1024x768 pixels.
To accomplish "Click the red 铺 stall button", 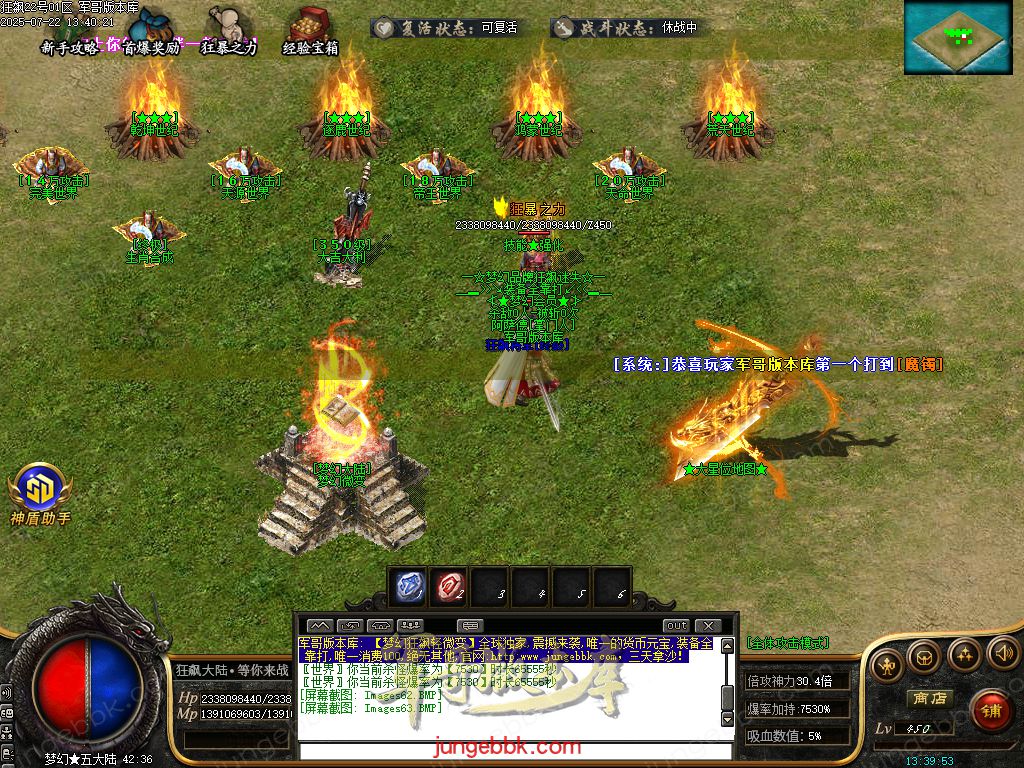I will (991, 711).
